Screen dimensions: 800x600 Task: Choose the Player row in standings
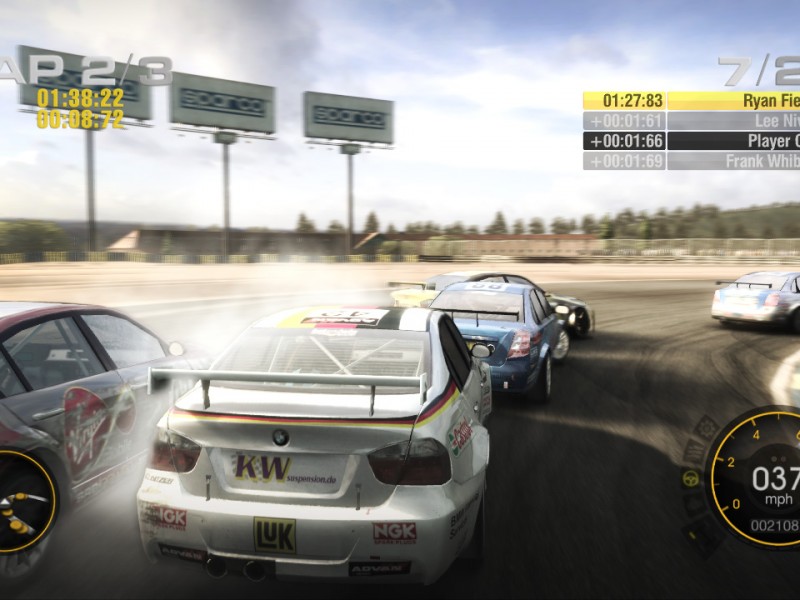[691, 141]
